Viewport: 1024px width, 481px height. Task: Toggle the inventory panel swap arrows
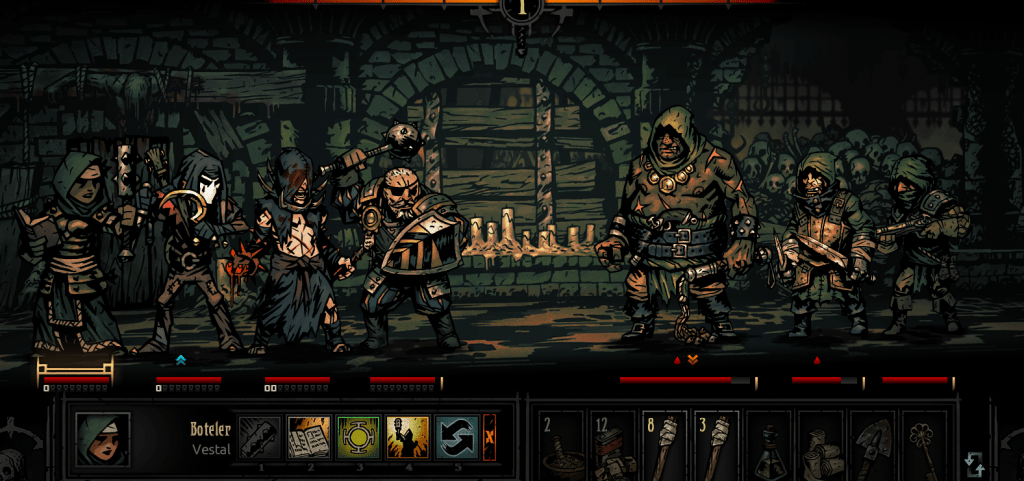tap(975, 464)
